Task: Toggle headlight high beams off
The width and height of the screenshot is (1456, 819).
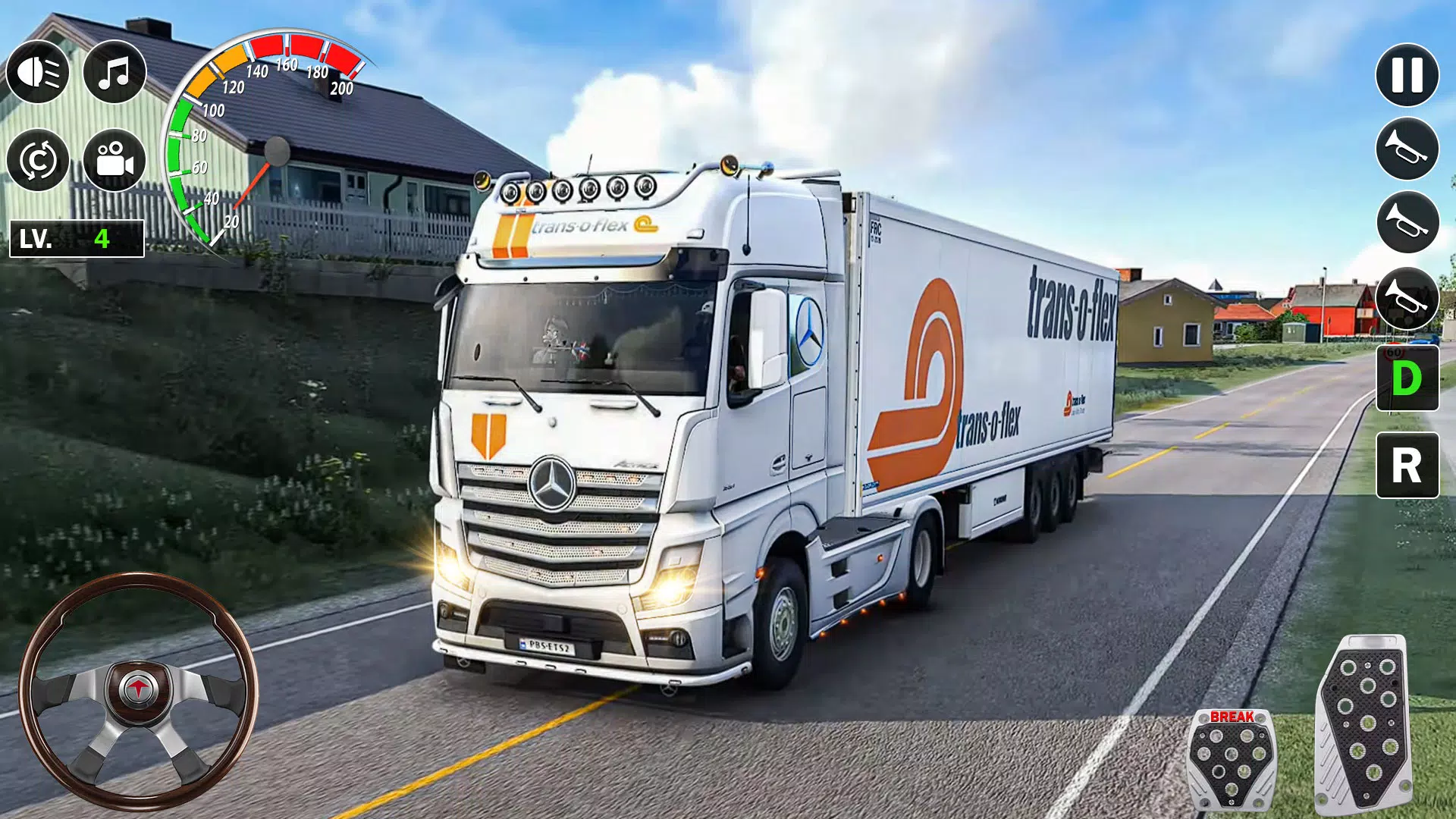Action: [x=37, y=72]
